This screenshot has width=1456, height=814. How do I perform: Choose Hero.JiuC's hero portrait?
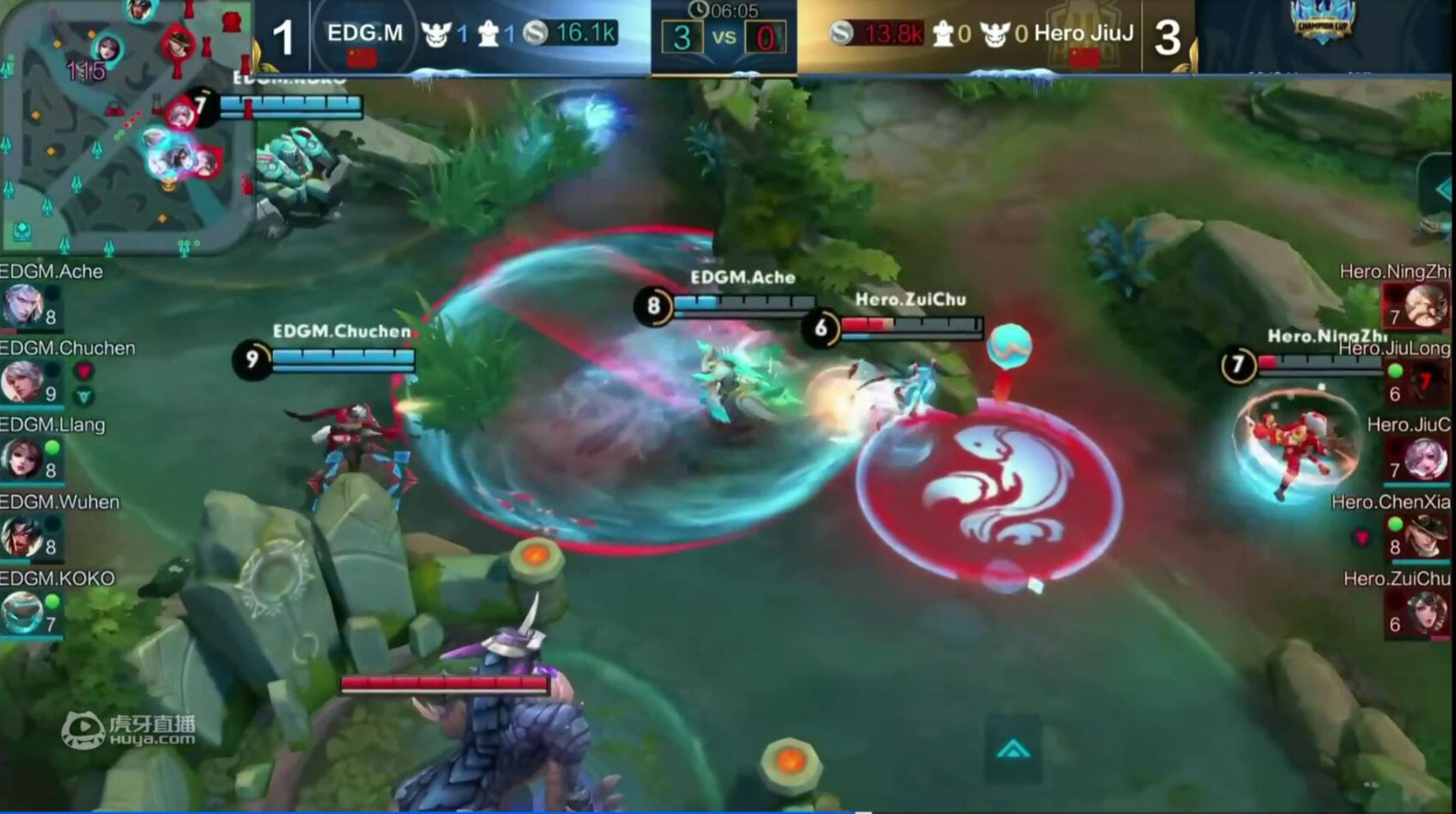tap(1425, 458)
